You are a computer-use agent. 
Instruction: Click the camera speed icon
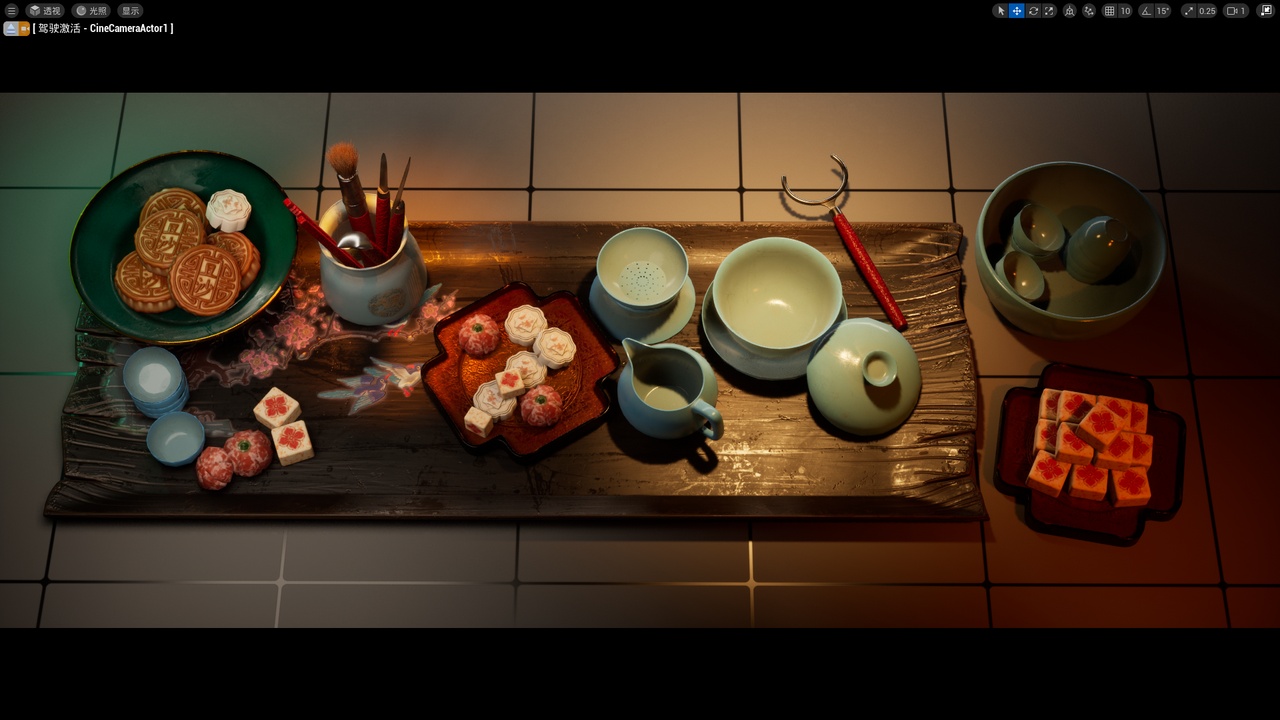1231,10
